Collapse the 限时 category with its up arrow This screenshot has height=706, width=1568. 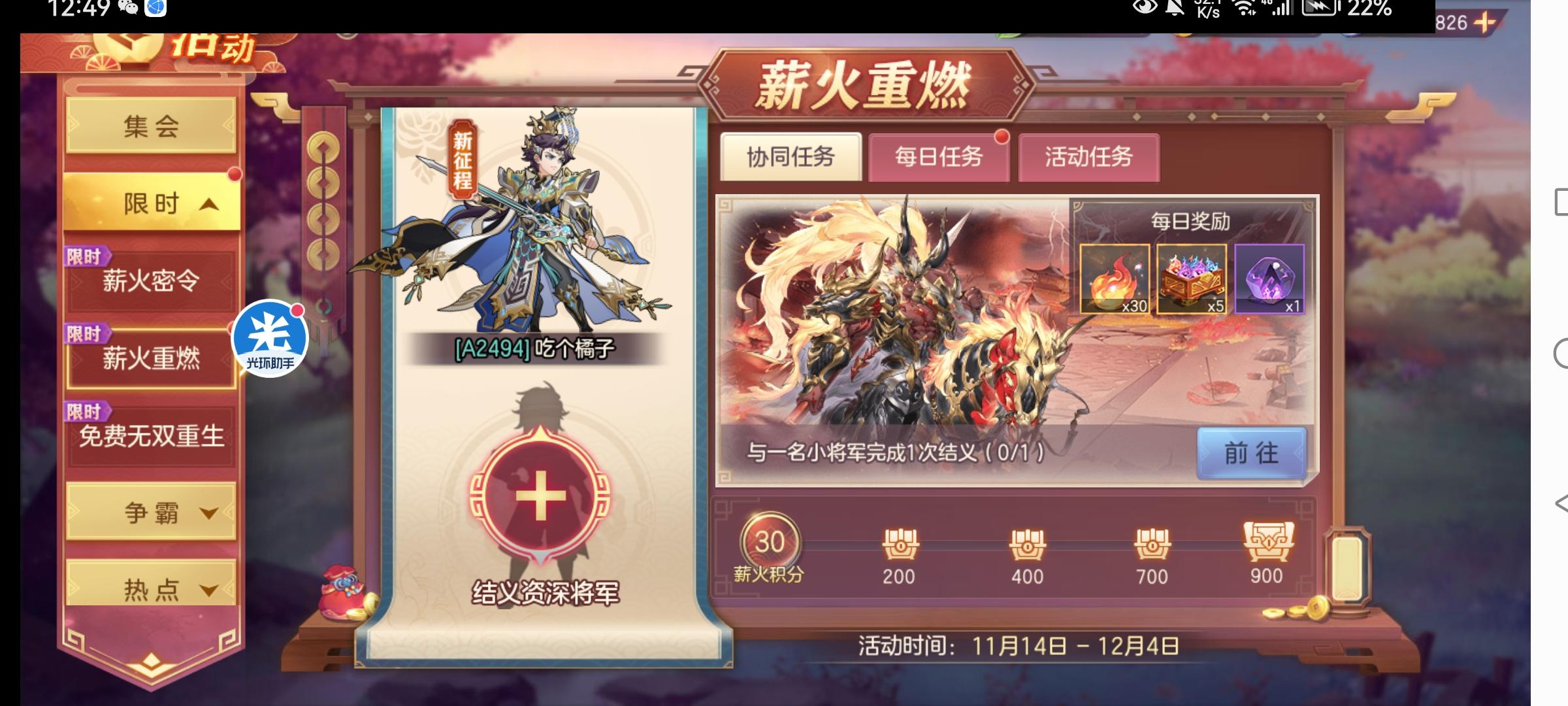152,201
